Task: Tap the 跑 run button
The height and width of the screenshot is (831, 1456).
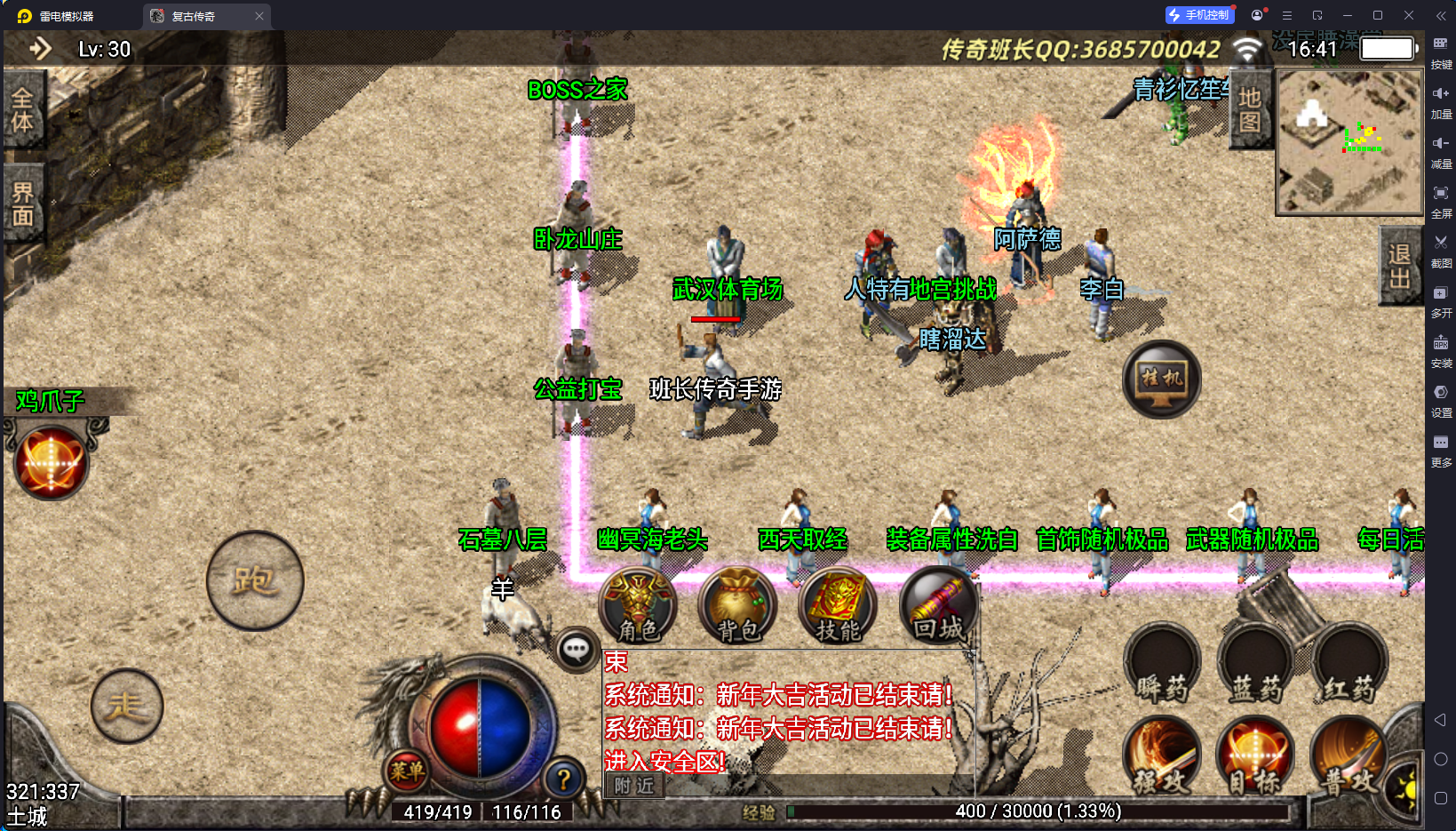Action: point(255,580)
